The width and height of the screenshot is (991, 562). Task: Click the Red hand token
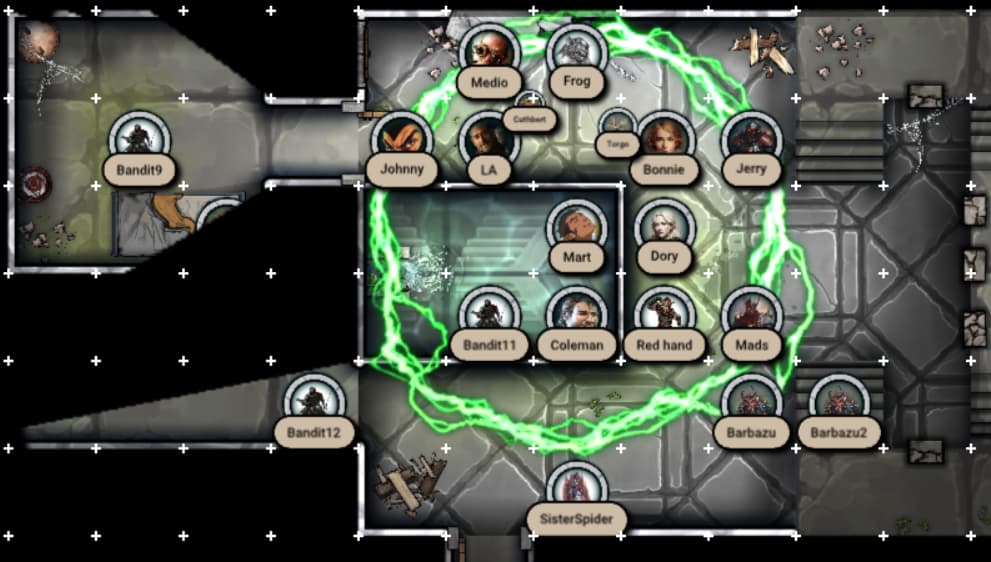[x=664, y=316]
